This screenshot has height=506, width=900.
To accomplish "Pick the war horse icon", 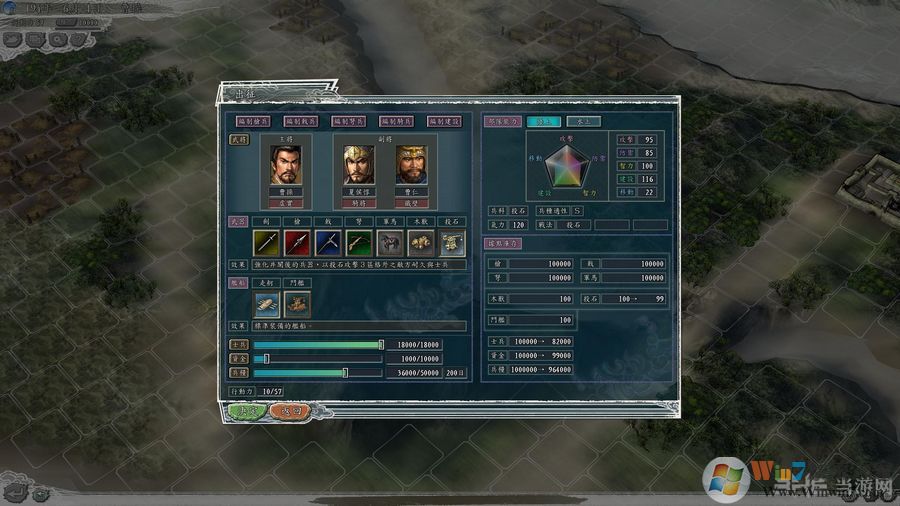I will (390, 241).
